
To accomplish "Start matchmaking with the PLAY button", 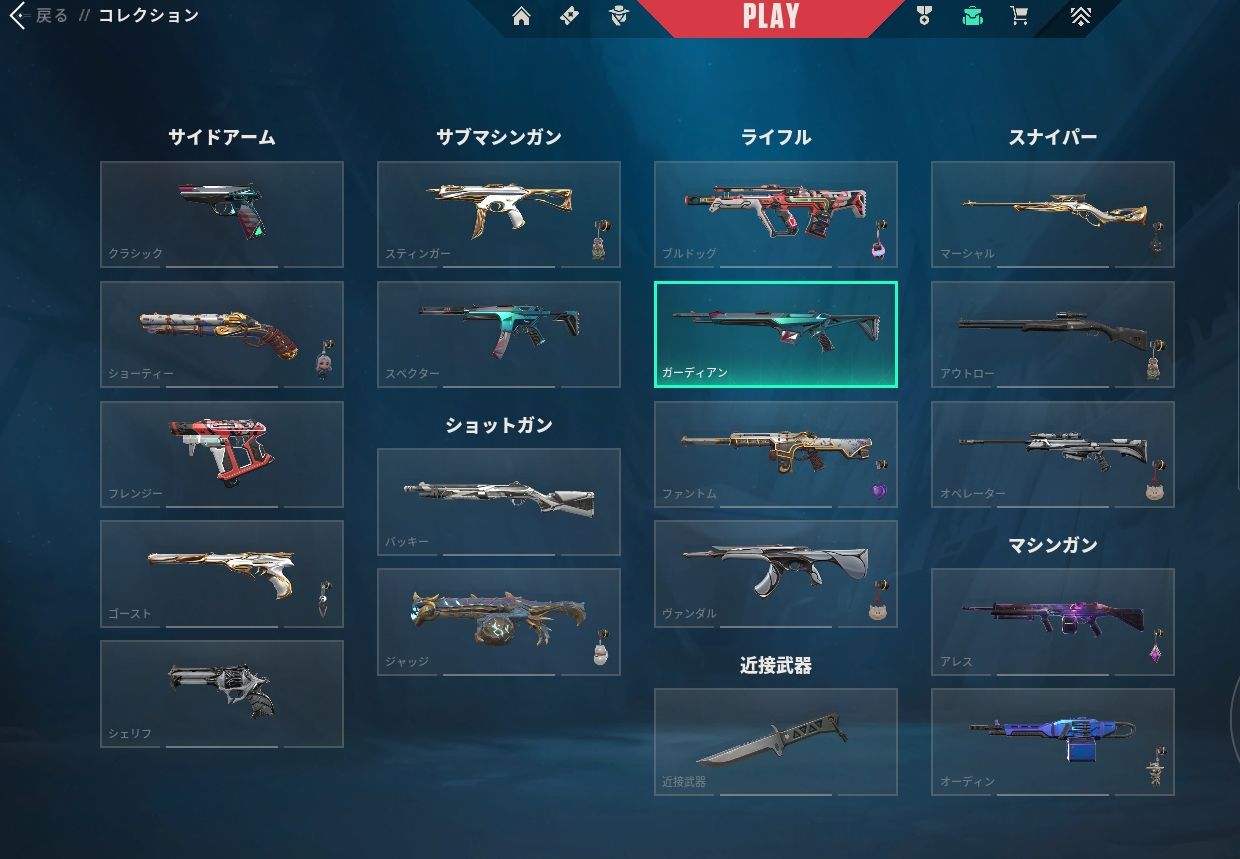I will 770,17.
